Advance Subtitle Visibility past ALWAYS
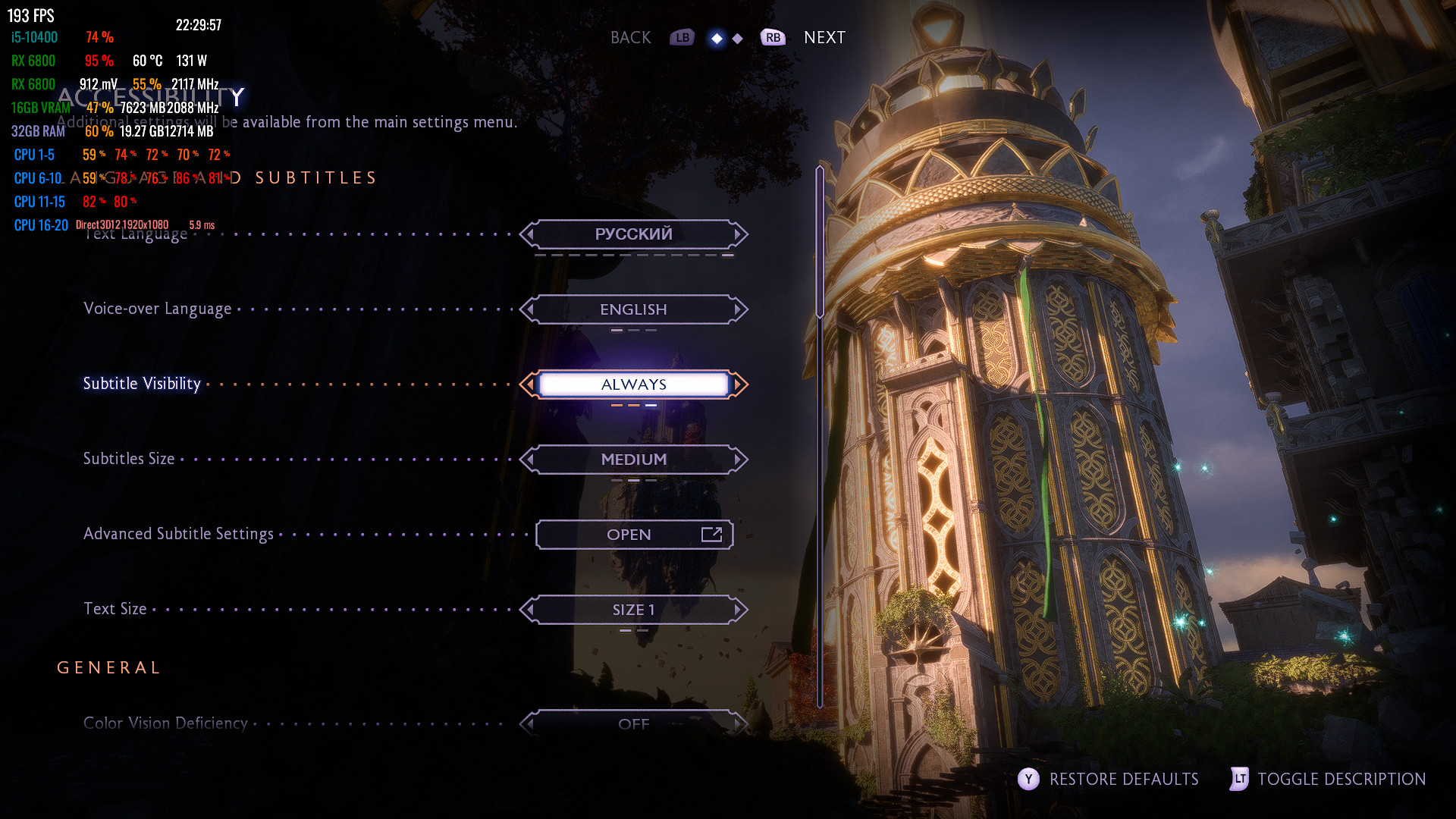1456x819 pixels. point(739,384)
